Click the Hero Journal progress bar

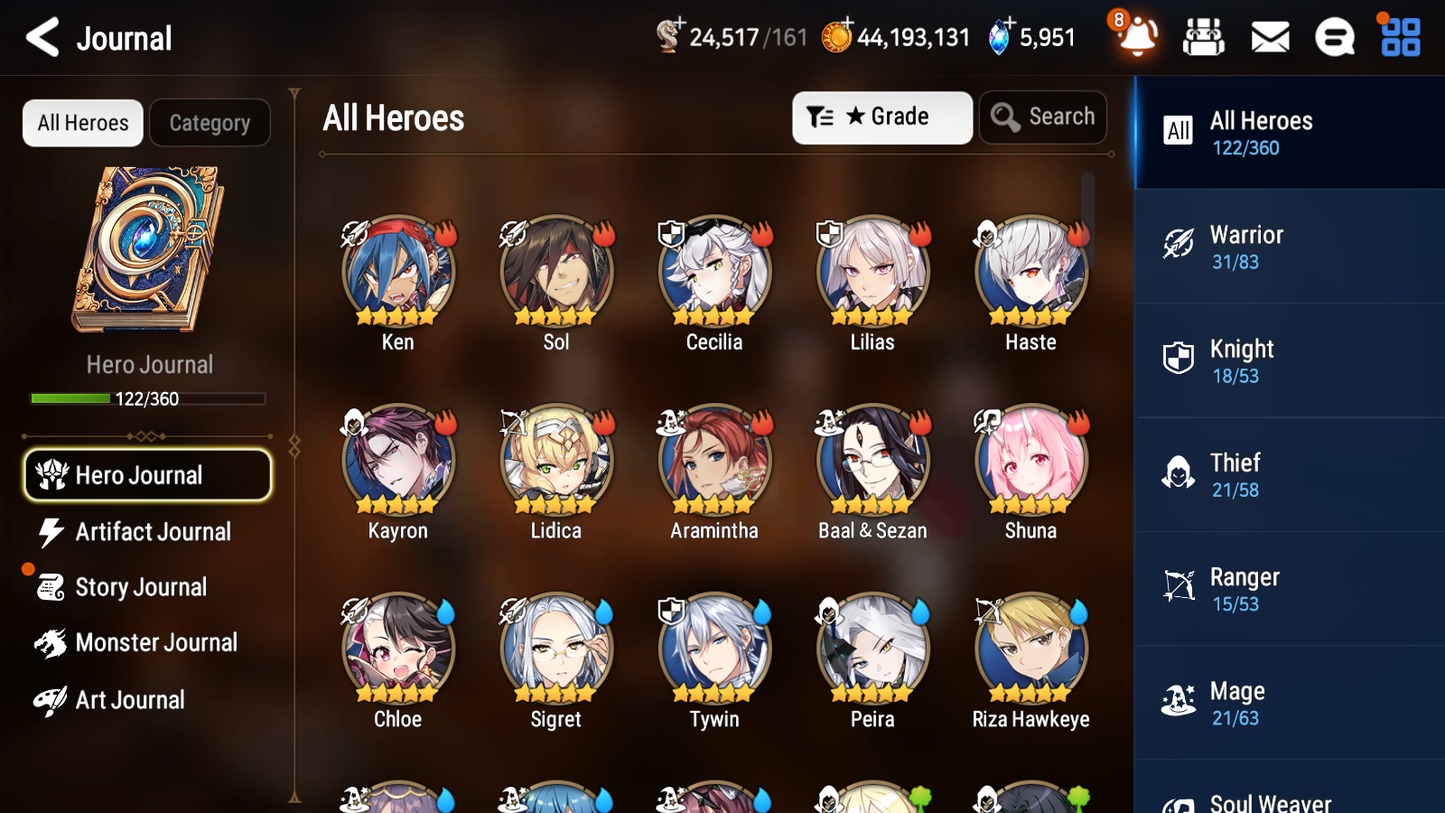pos(149,398)
